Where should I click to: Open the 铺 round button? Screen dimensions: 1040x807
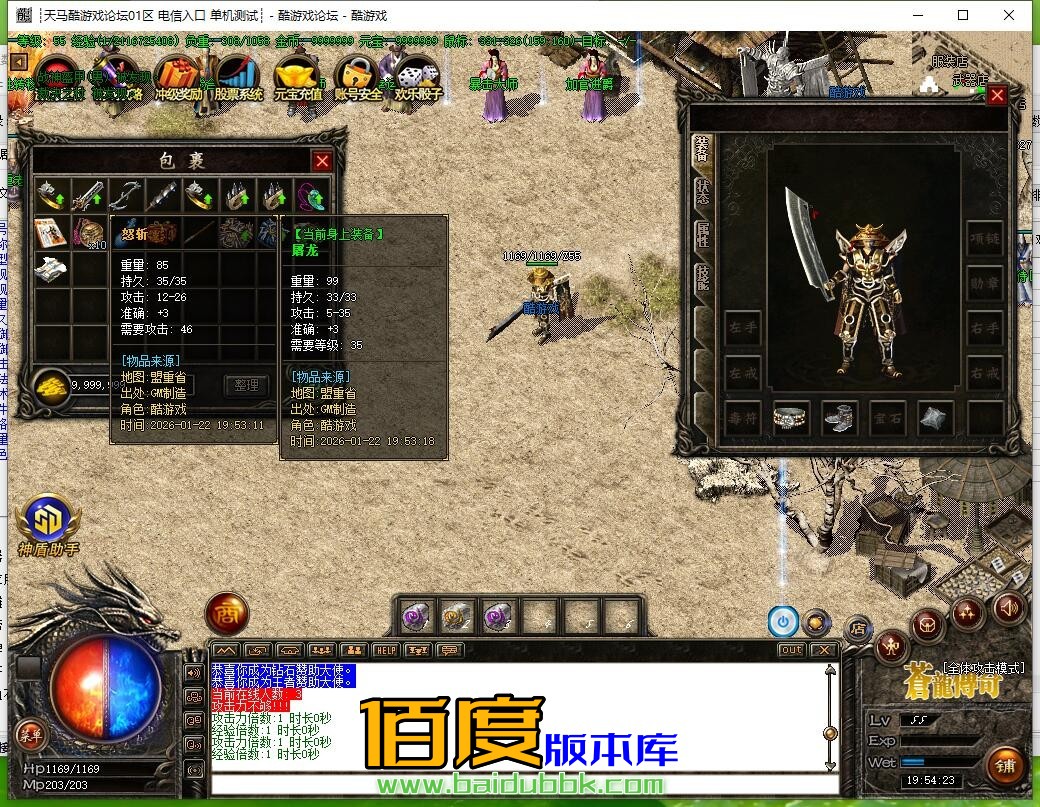coord(1005,766)
